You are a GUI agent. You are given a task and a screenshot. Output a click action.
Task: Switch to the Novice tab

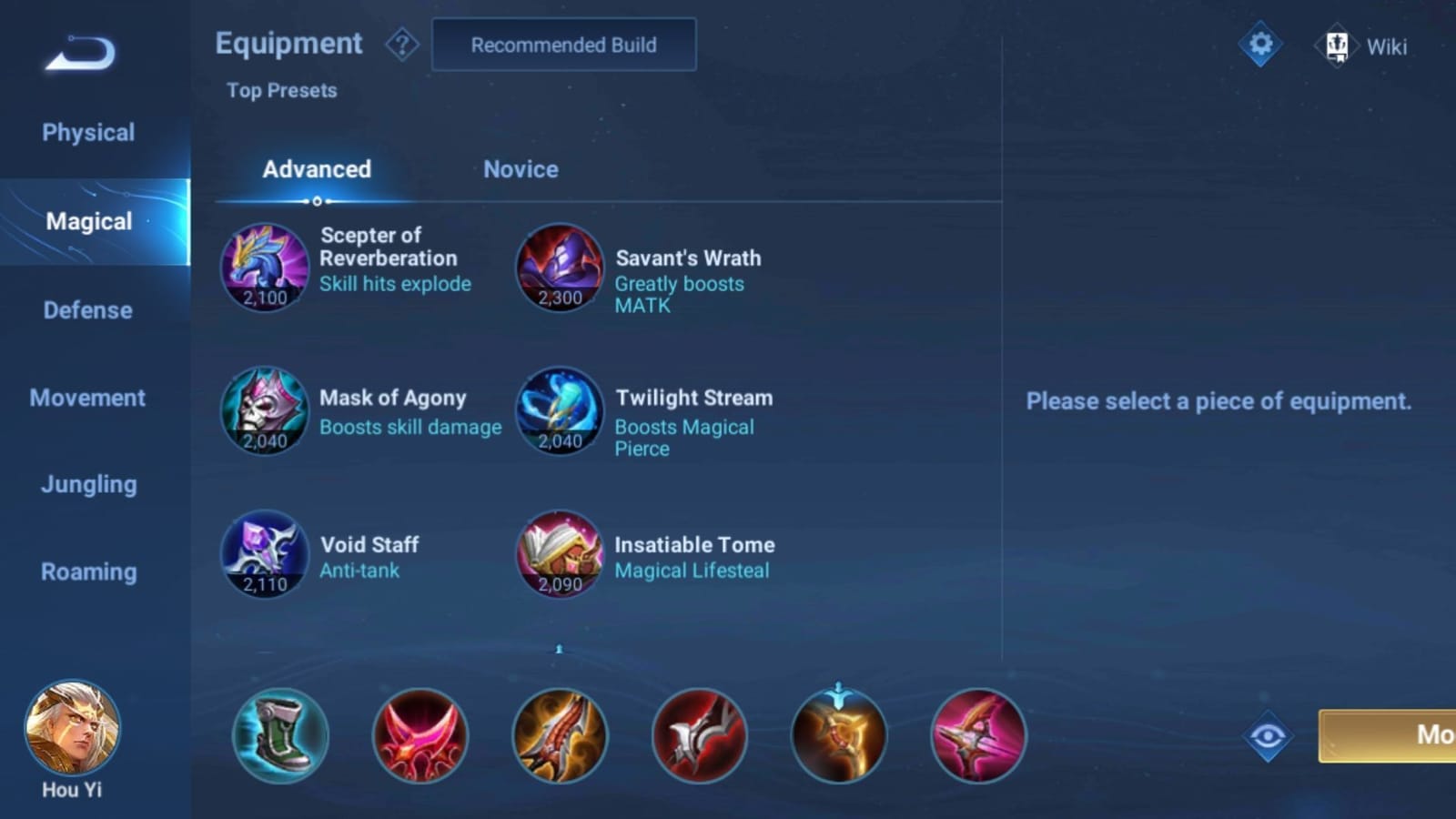[x=521, y=169]
